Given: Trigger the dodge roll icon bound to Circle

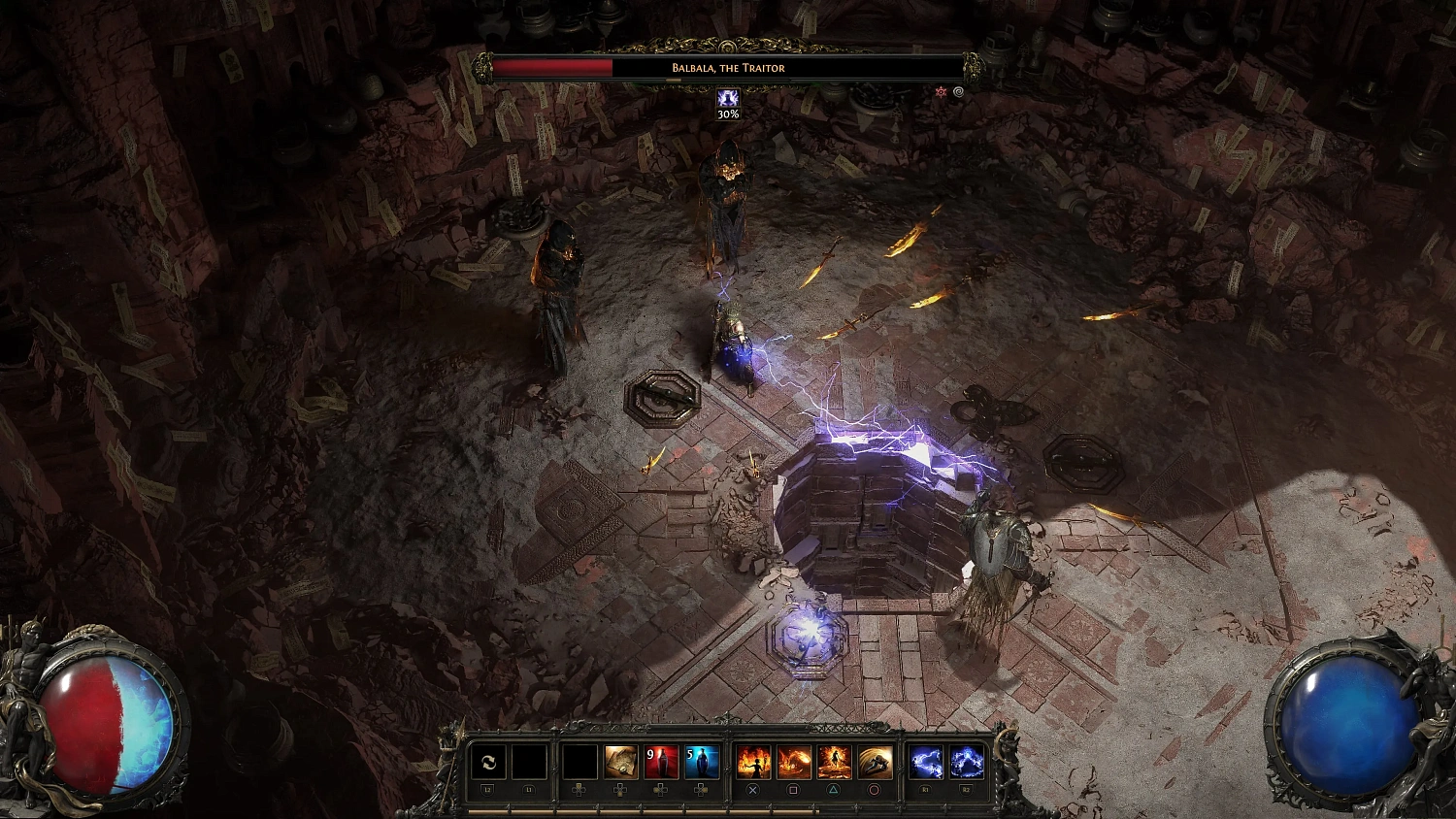Looking at the screenshot, I should 875,761.
